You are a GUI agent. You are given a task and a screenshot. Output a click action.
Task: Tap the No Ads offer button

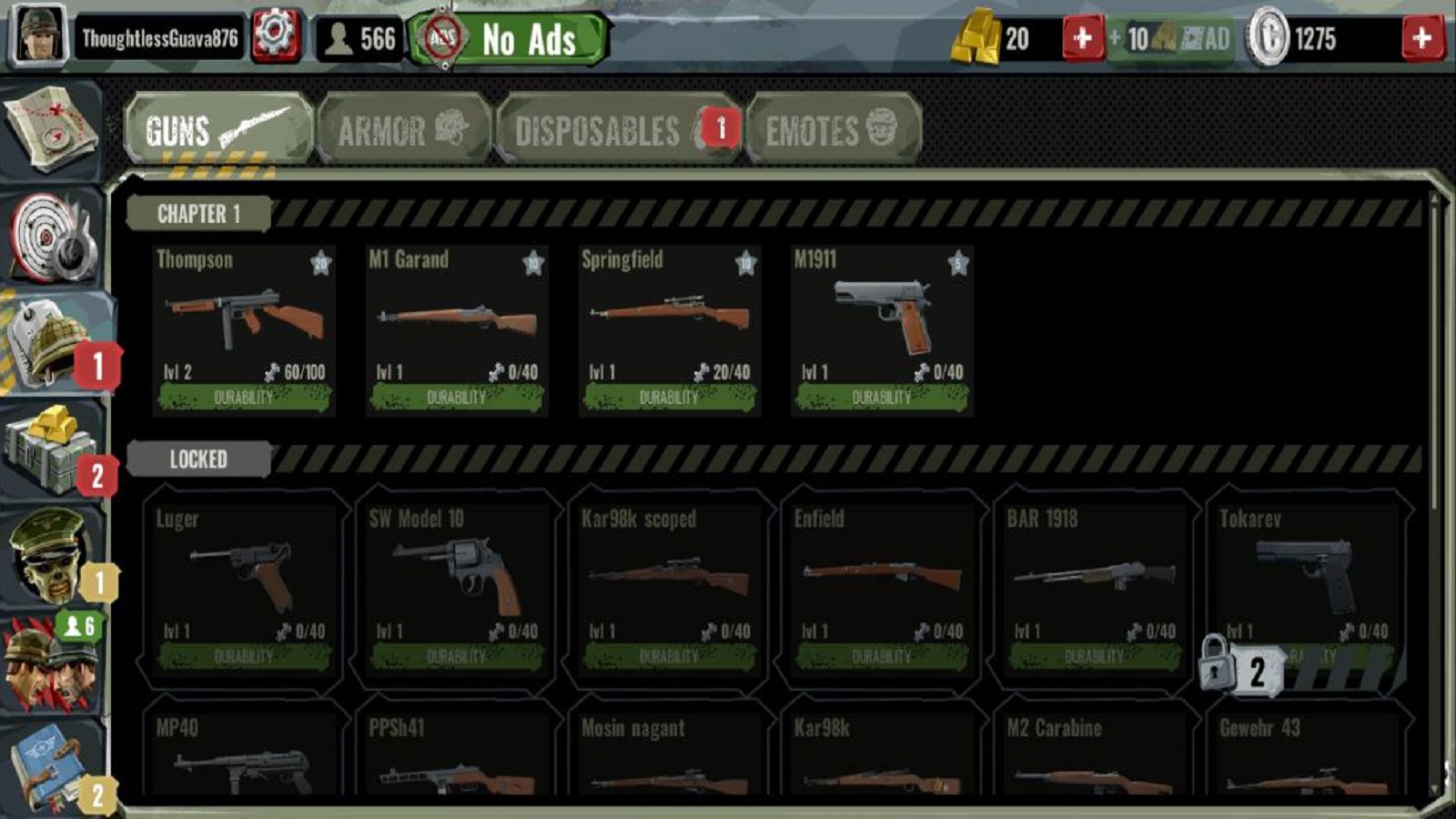tap(508, 39)
